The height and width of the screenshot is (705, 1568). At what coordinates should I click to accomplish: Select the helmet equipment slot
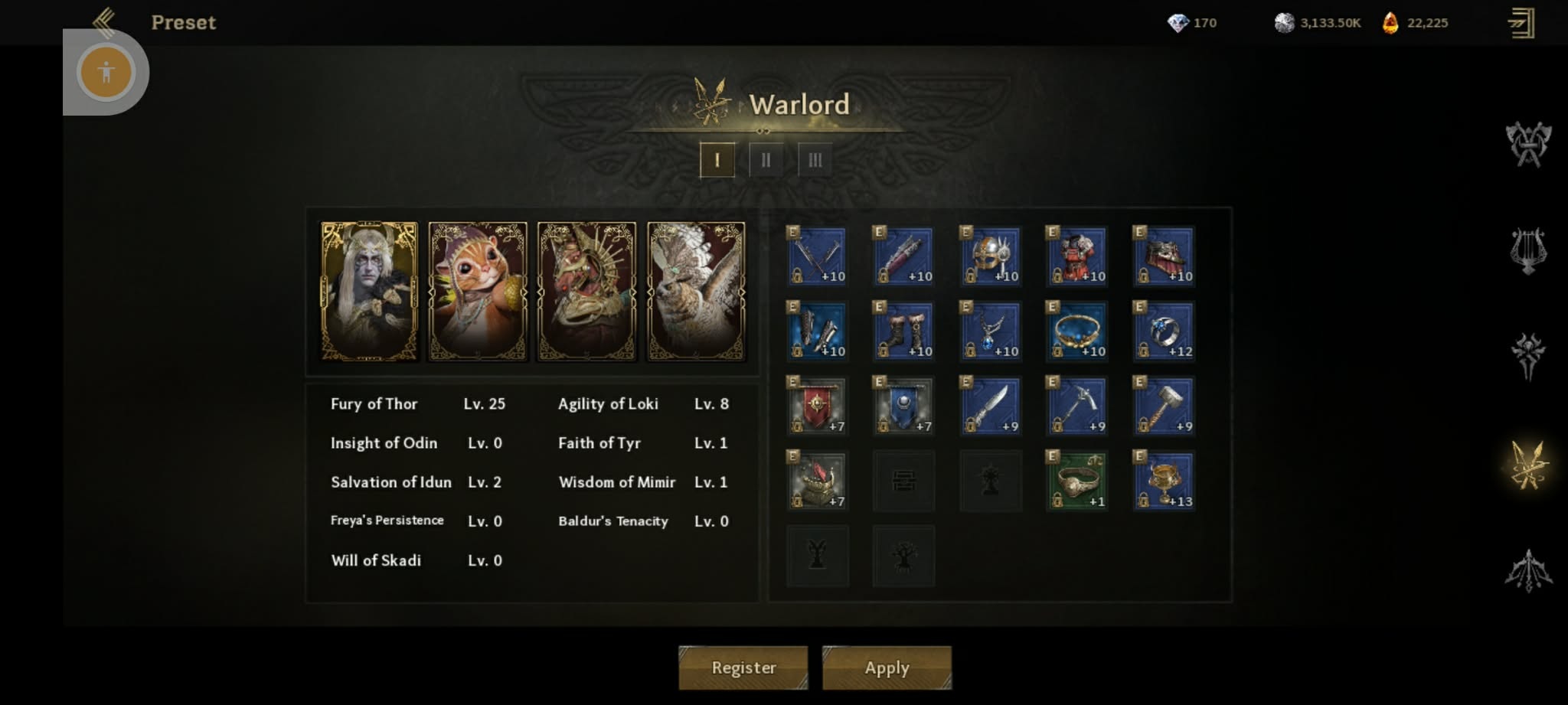(x=990, y=256)
